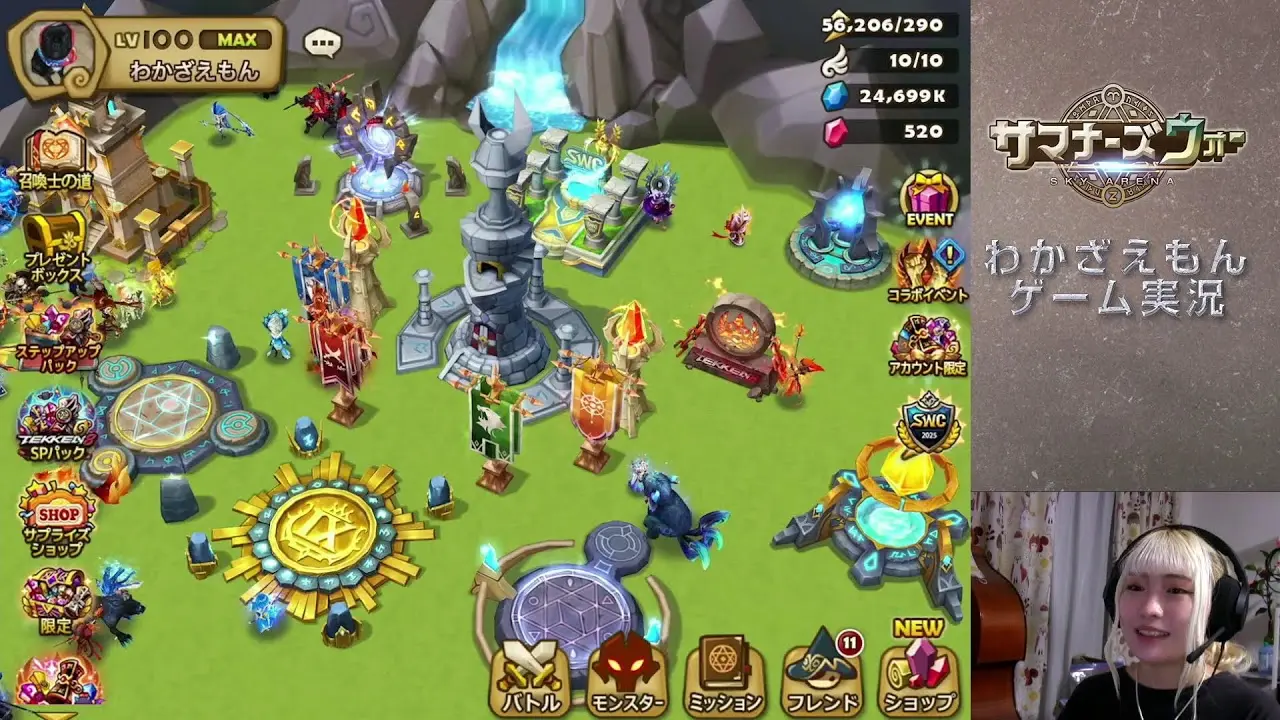Open the アカウント限定 account-limited offer
Image resolution: width=1280 pixels, height=720 pixels.
(926, 343)
